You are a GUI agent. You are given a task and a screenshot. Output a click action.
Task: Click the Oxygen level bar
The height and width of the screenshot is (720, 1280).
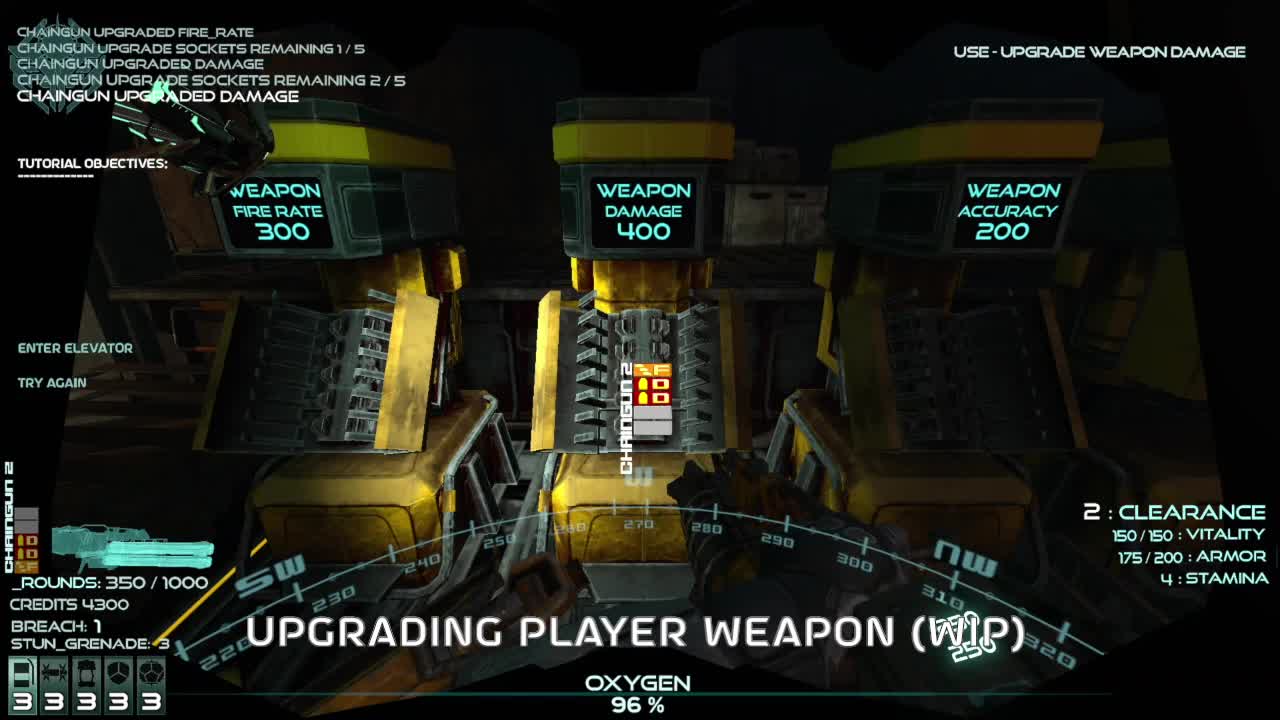[x=640, y=692]
